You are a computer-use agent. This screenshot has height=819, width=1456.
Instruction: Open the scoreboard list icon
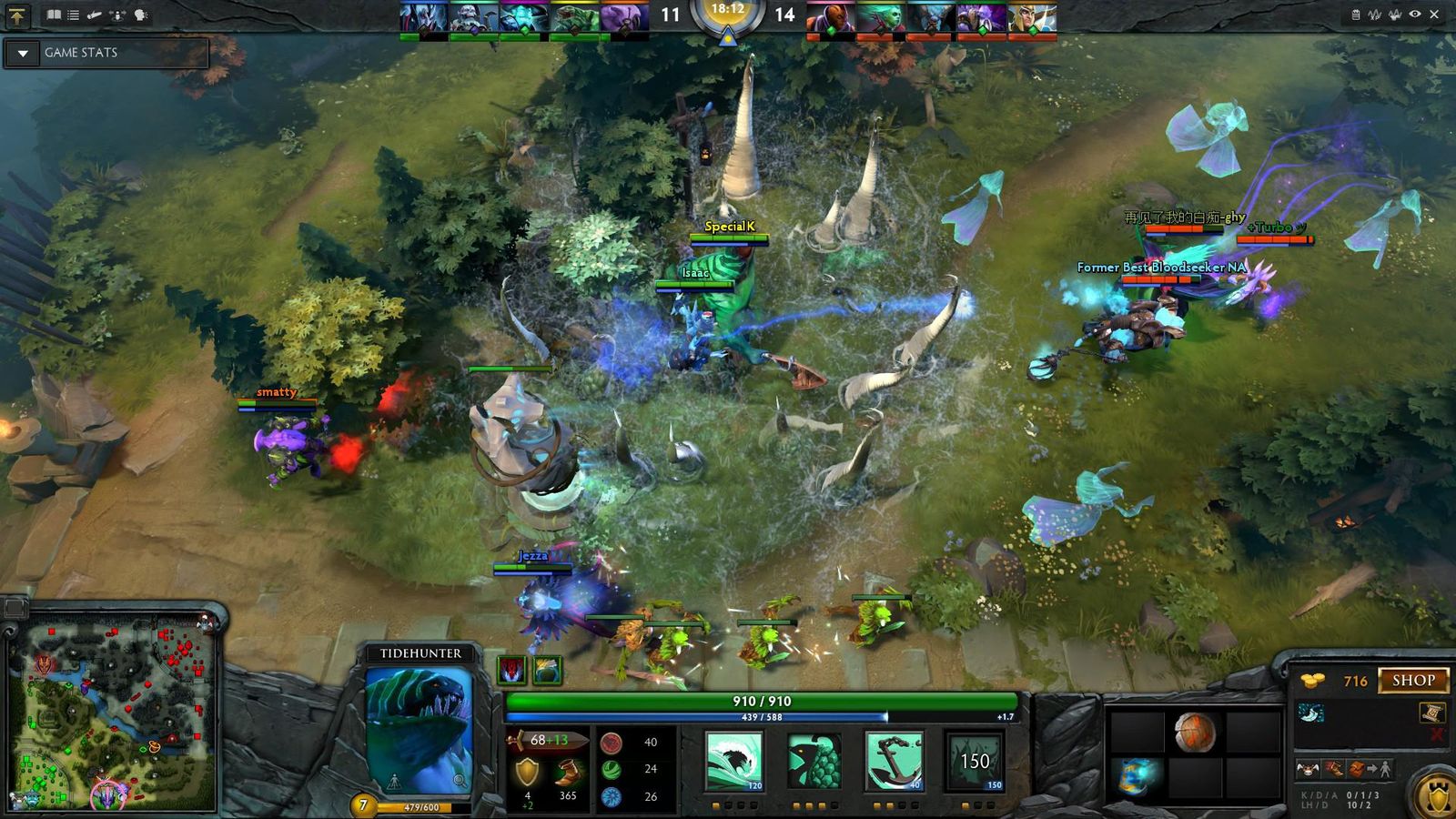[x=74, y=15]
